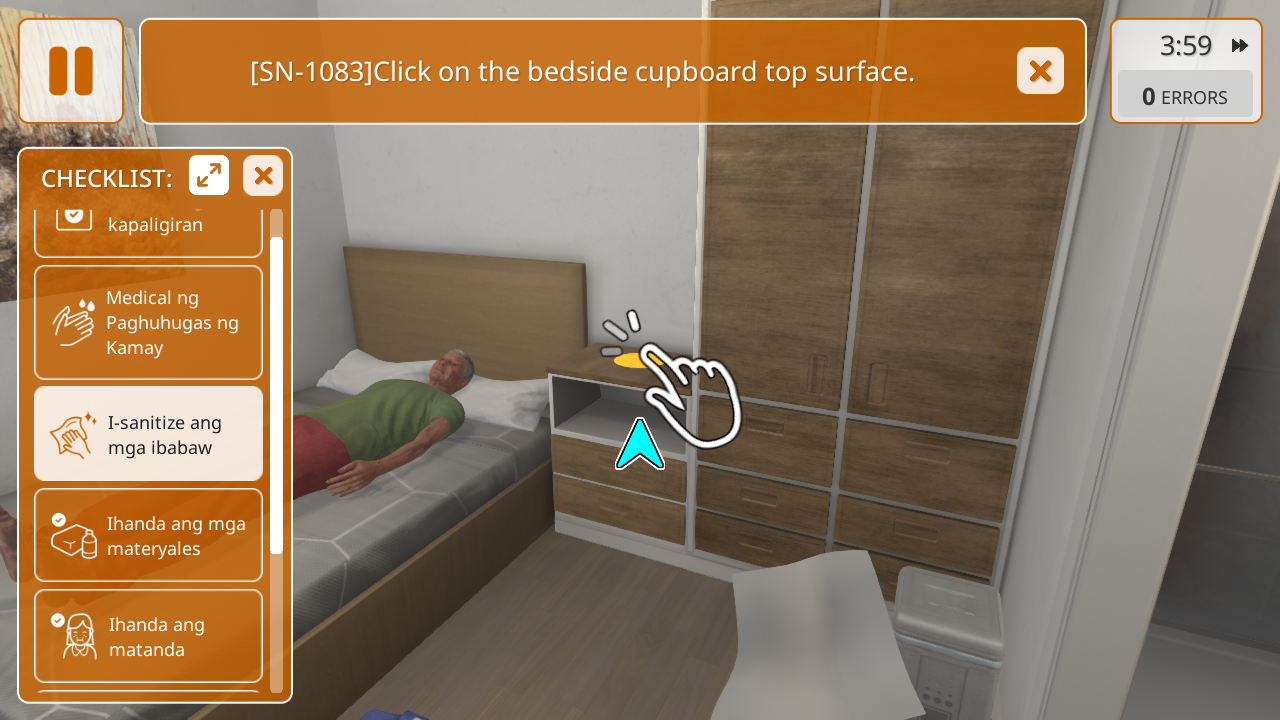The width and height of the screenshot is (1280, 720).
Task: Pause the simulation
Action: pyautogui.click(x=71, y=71)
